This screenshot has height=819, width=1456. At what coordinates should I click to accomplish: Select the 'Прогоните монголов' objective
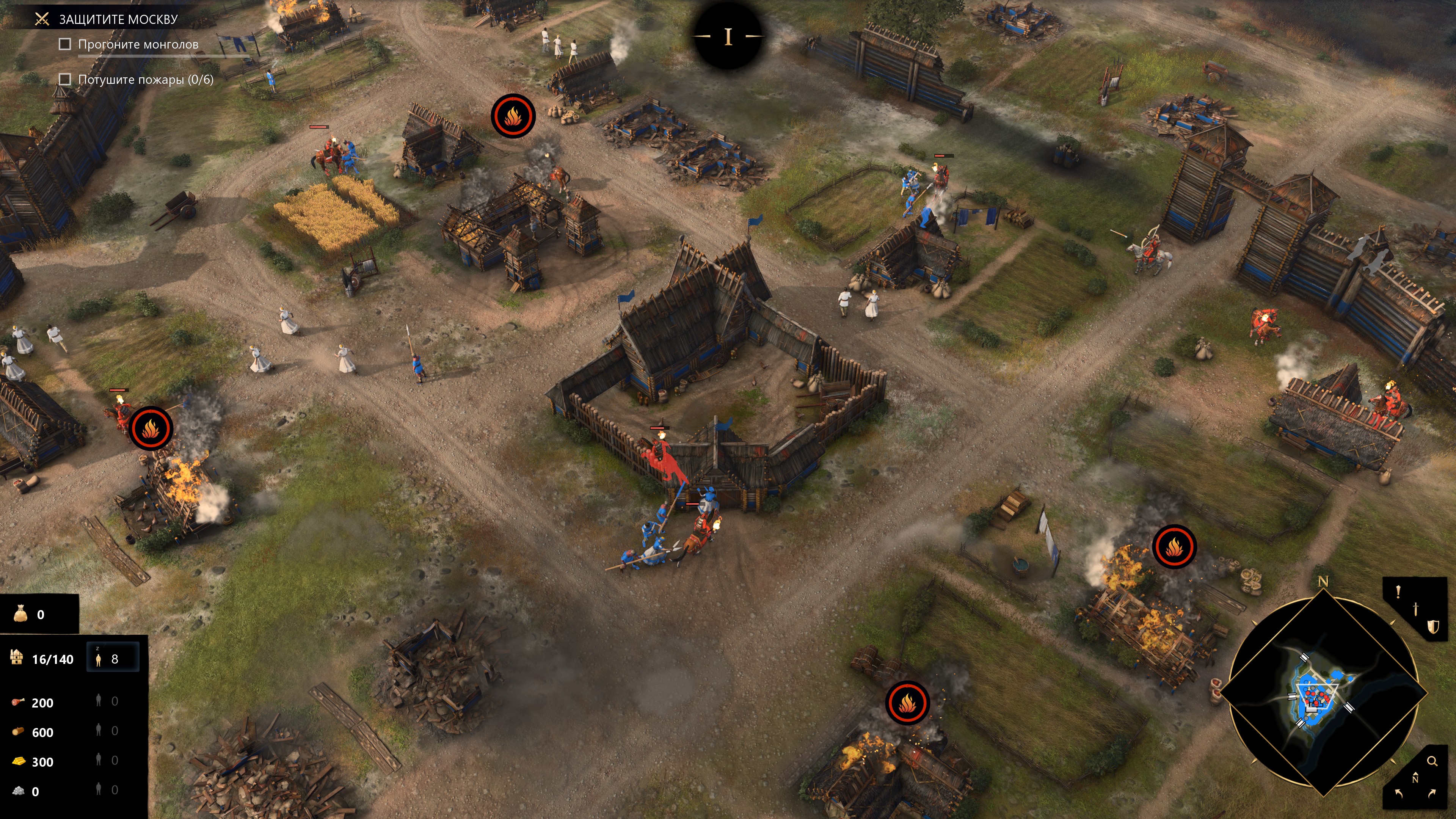coord(138,44)
